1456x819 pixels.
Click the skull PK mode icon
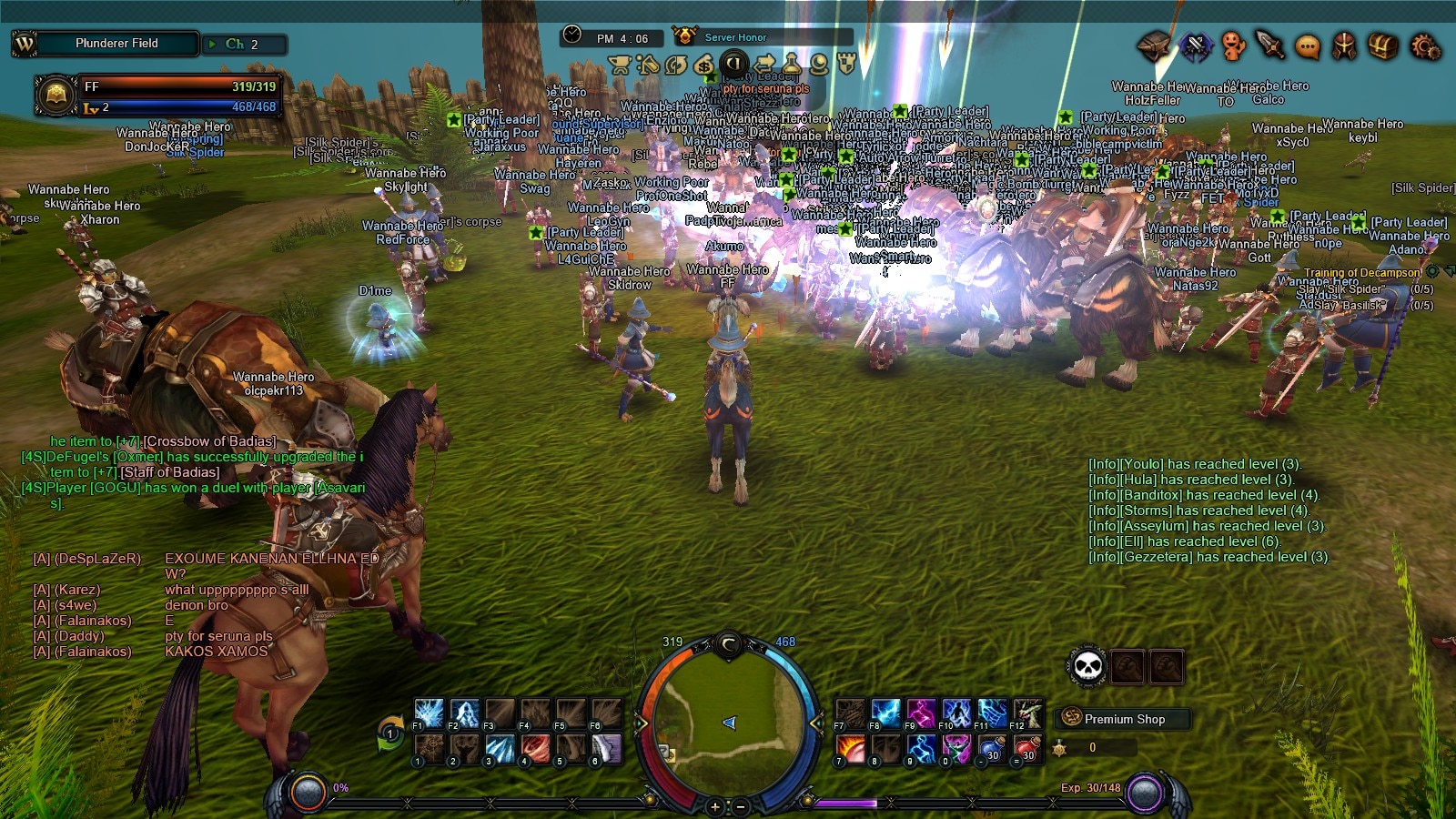[x=1087, y=667]
